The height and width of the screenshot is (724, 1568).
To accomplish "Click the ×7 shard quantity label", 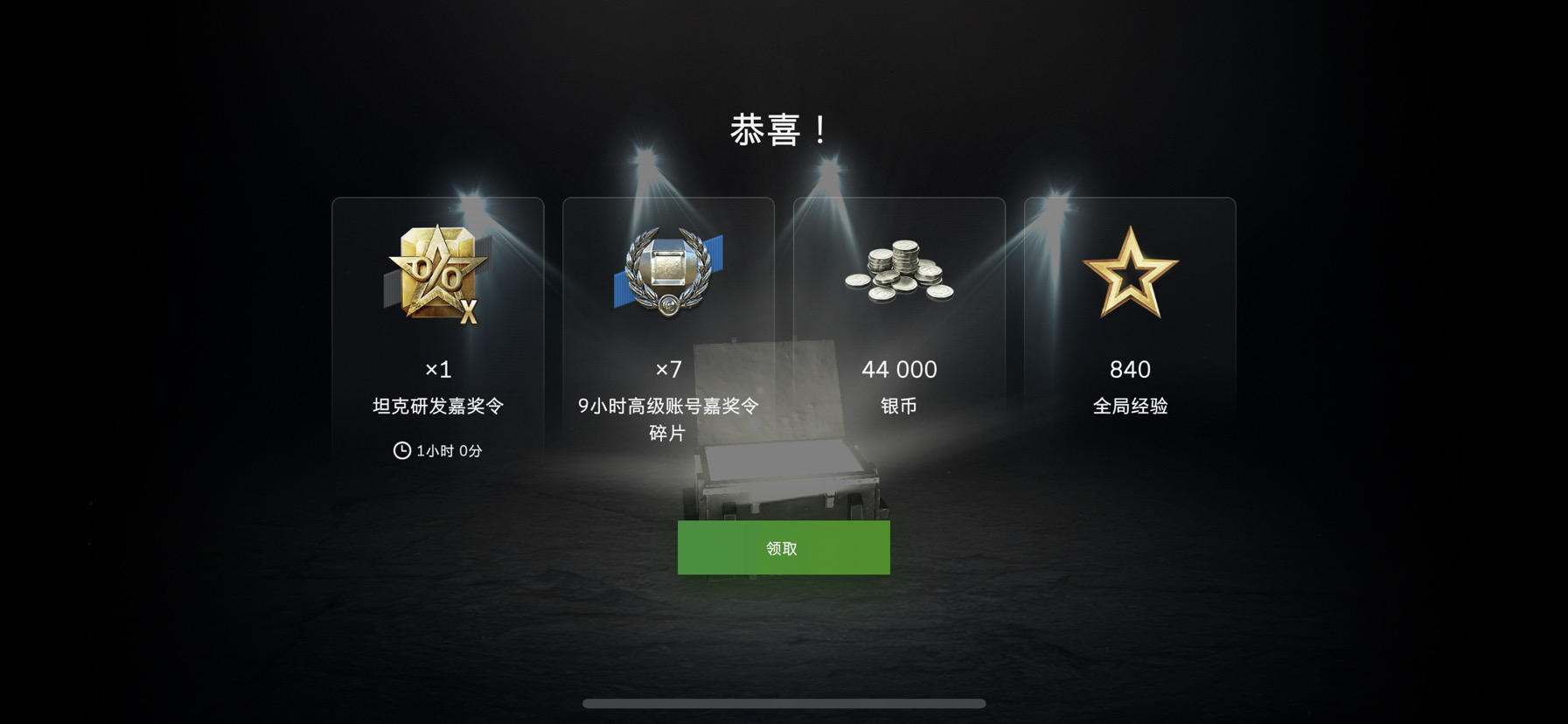I will coord(667,370).
